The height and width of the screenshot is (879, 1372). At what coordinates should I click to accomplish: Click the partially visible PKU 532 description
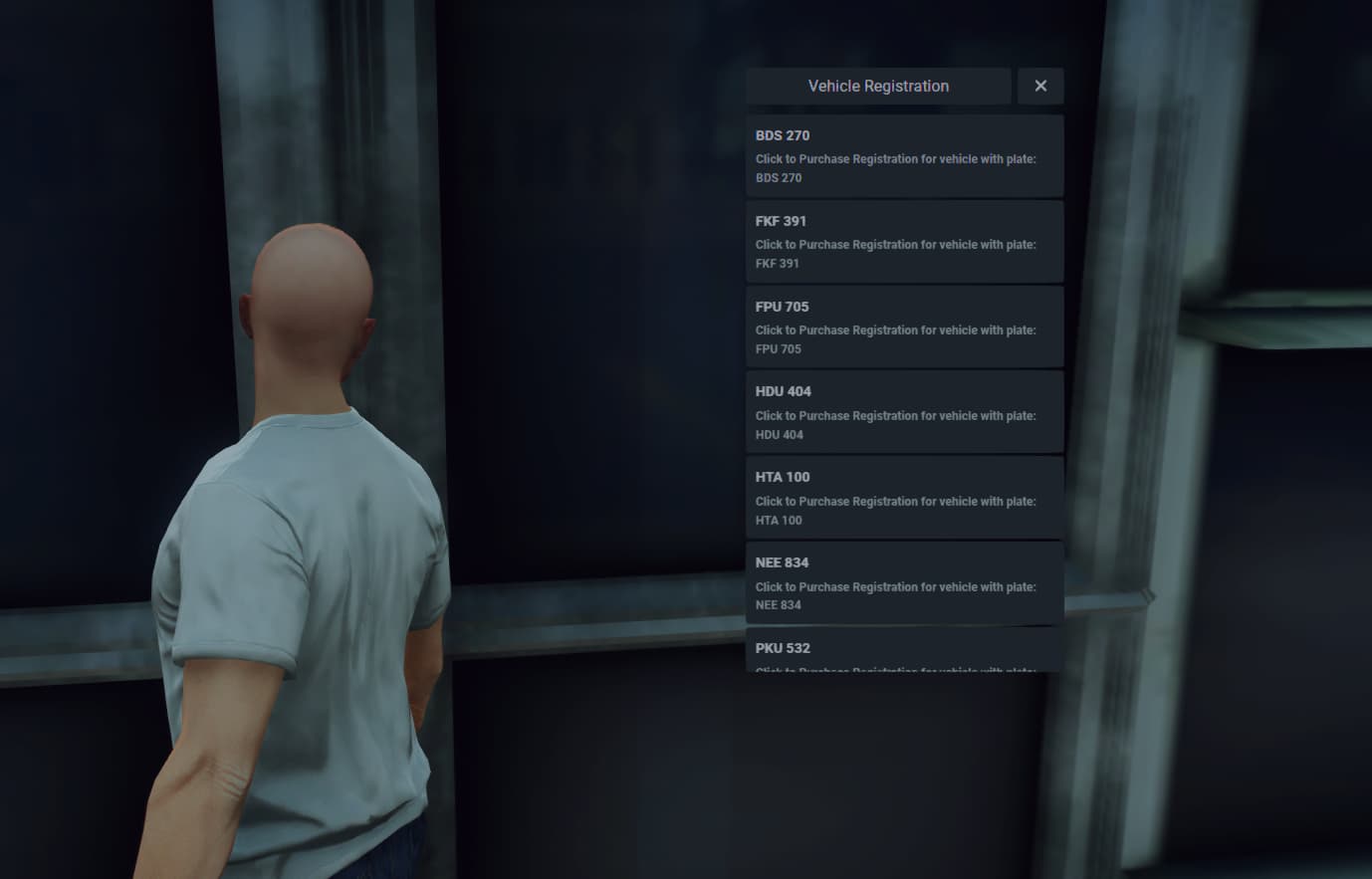tap(894, 672)
